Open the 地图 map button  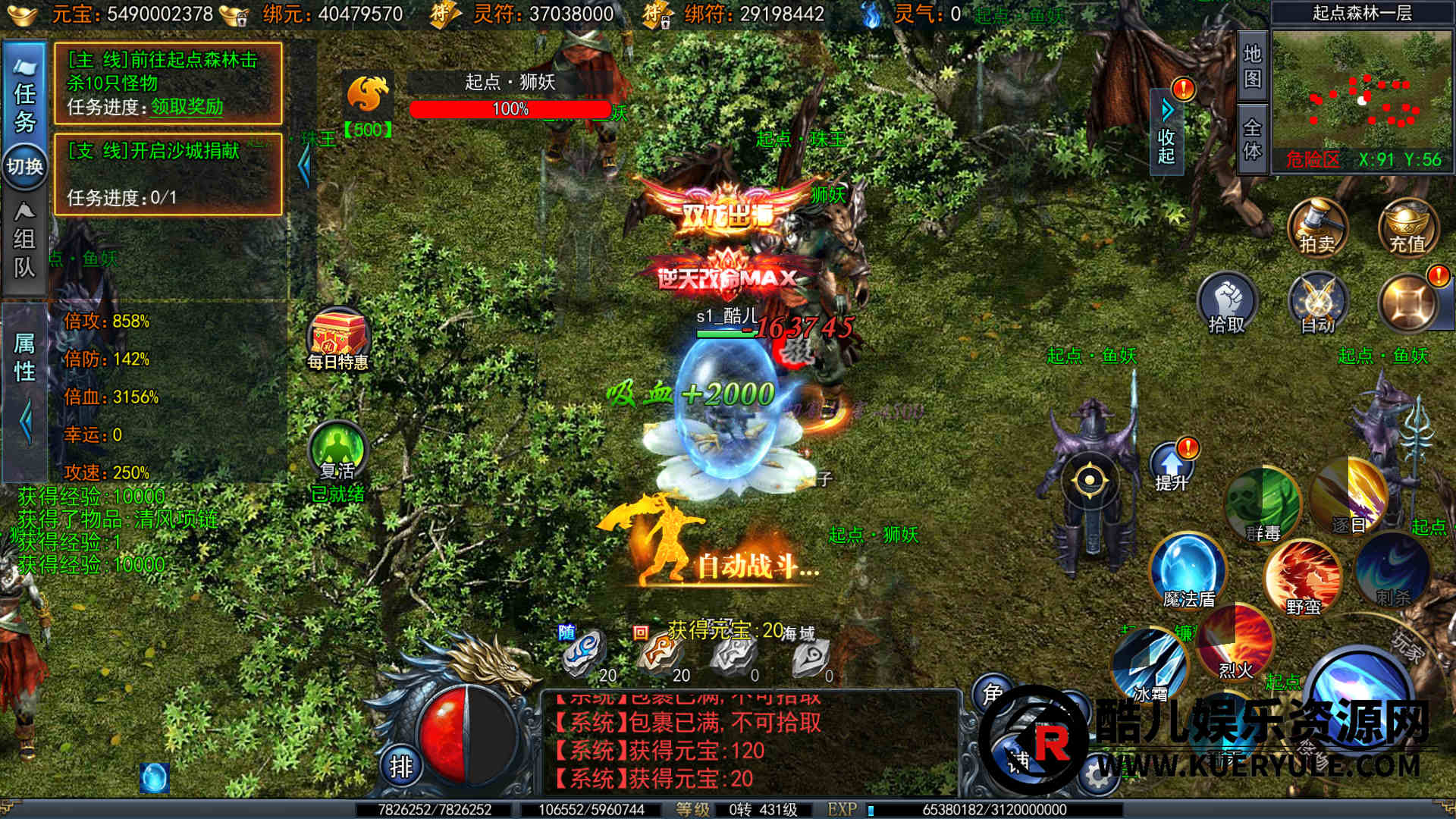tap(1252, 67)
